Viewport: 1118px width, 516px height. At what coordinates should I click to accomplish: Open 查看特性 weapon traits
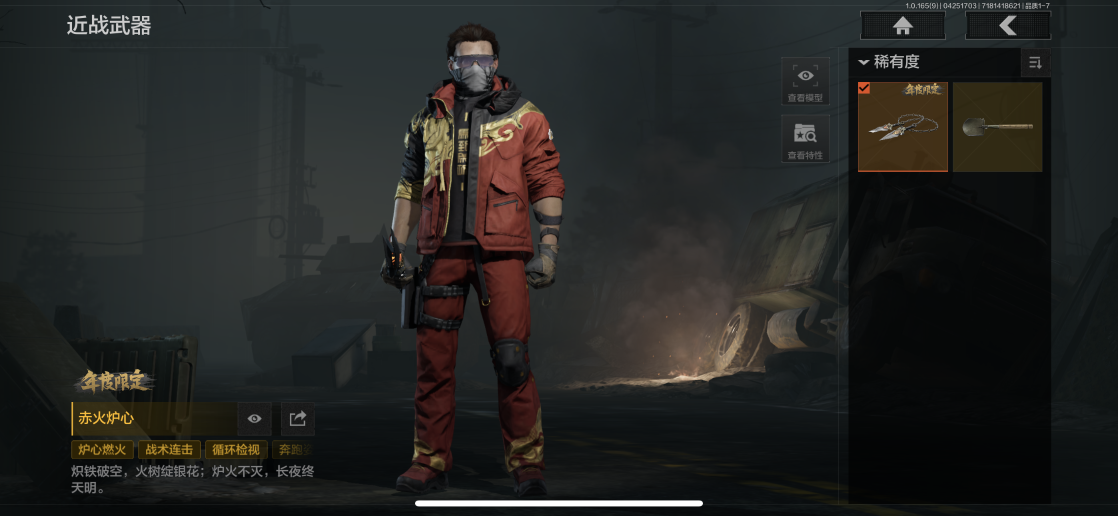pos(805,139)
